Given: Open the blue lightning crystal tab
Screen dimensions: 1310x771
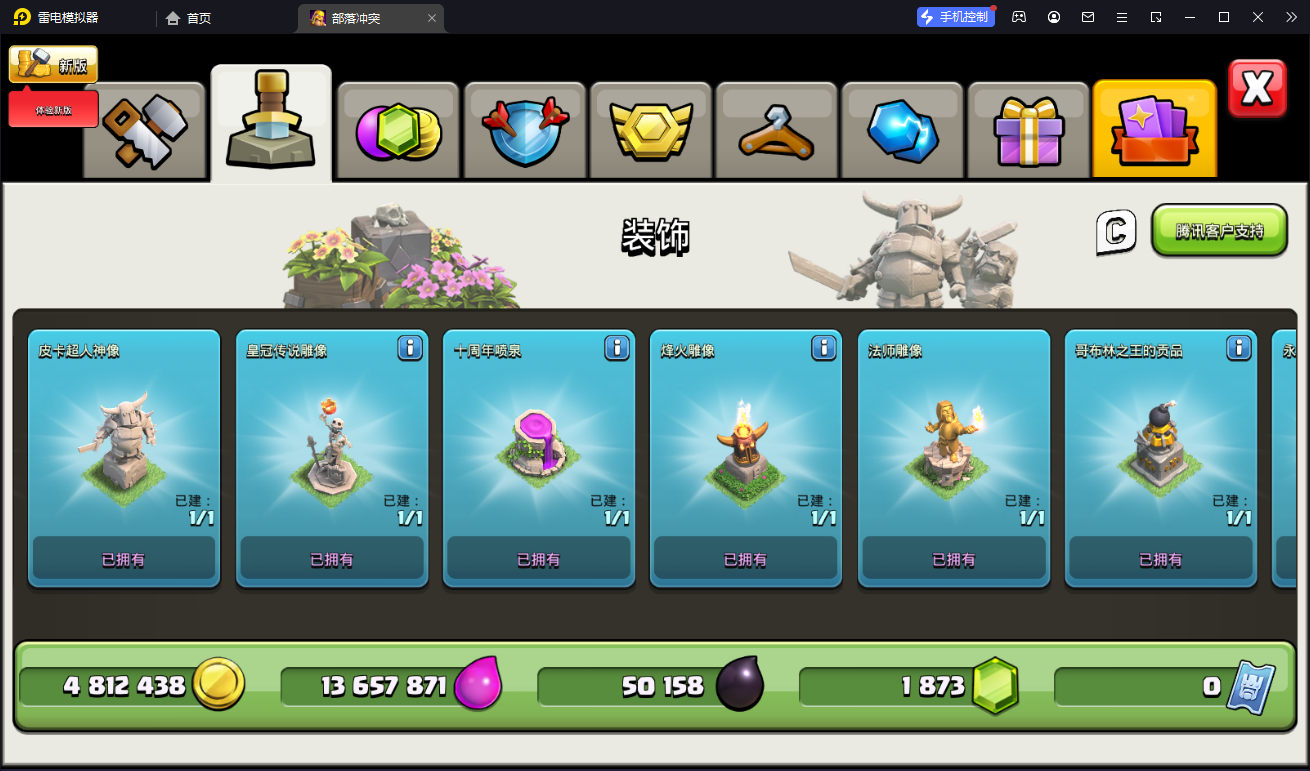Looking at the screenshot, I should [x=903, y=131].
